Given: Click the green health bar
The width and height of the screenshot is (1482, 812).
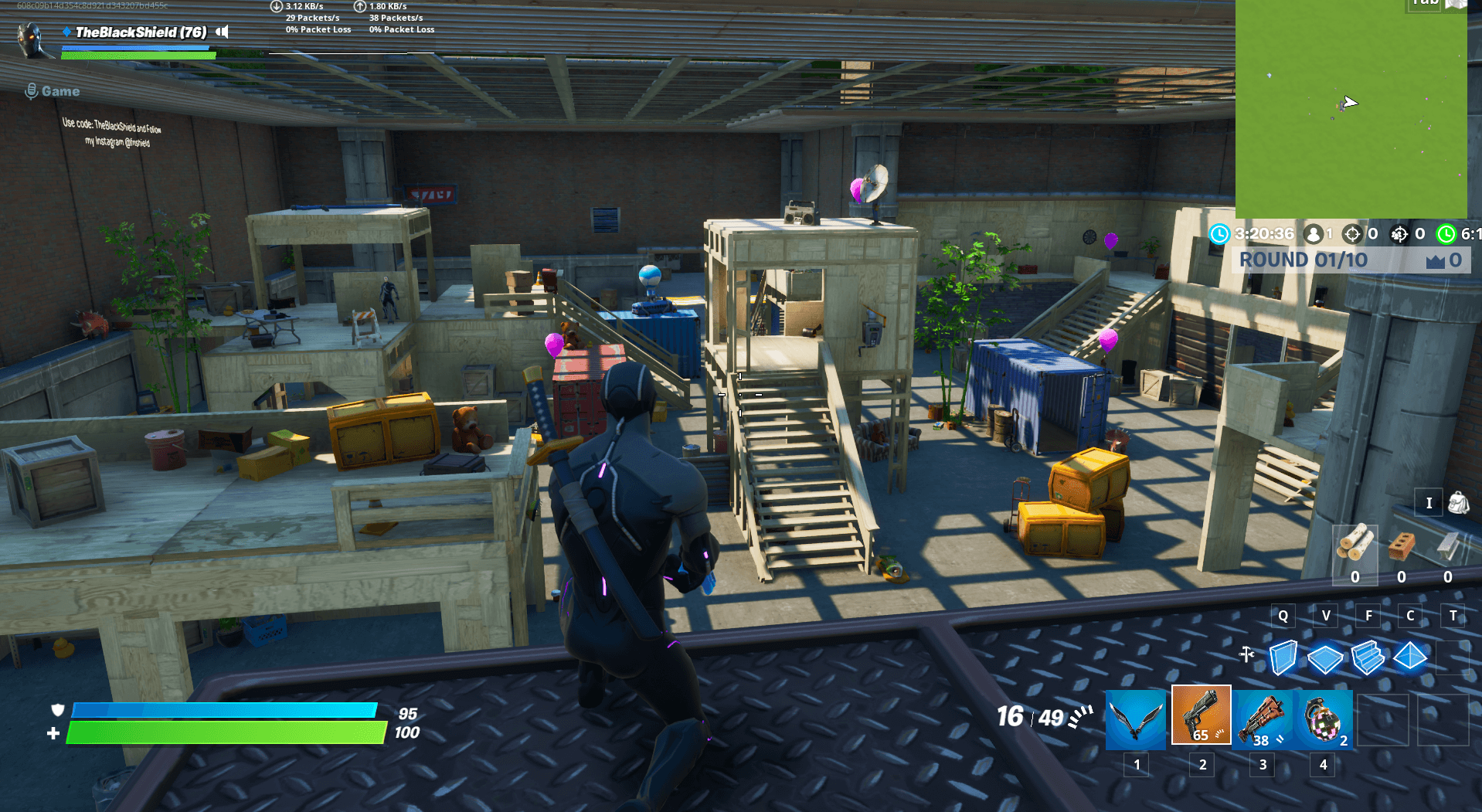Looking at the screenshot, I should 224,730.
